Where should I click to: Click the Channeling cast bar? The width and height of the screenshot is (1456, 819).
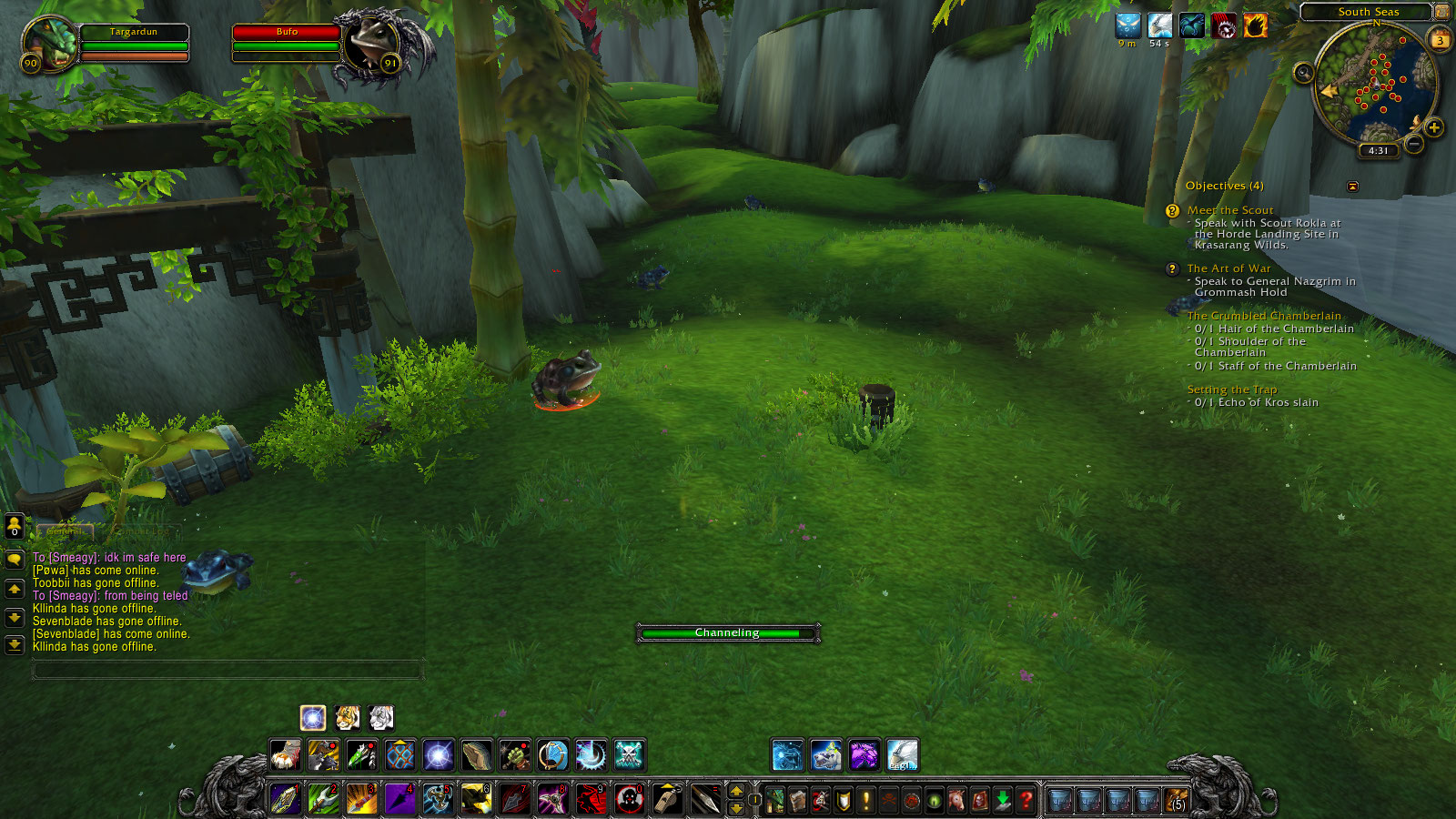click(728, 632)
